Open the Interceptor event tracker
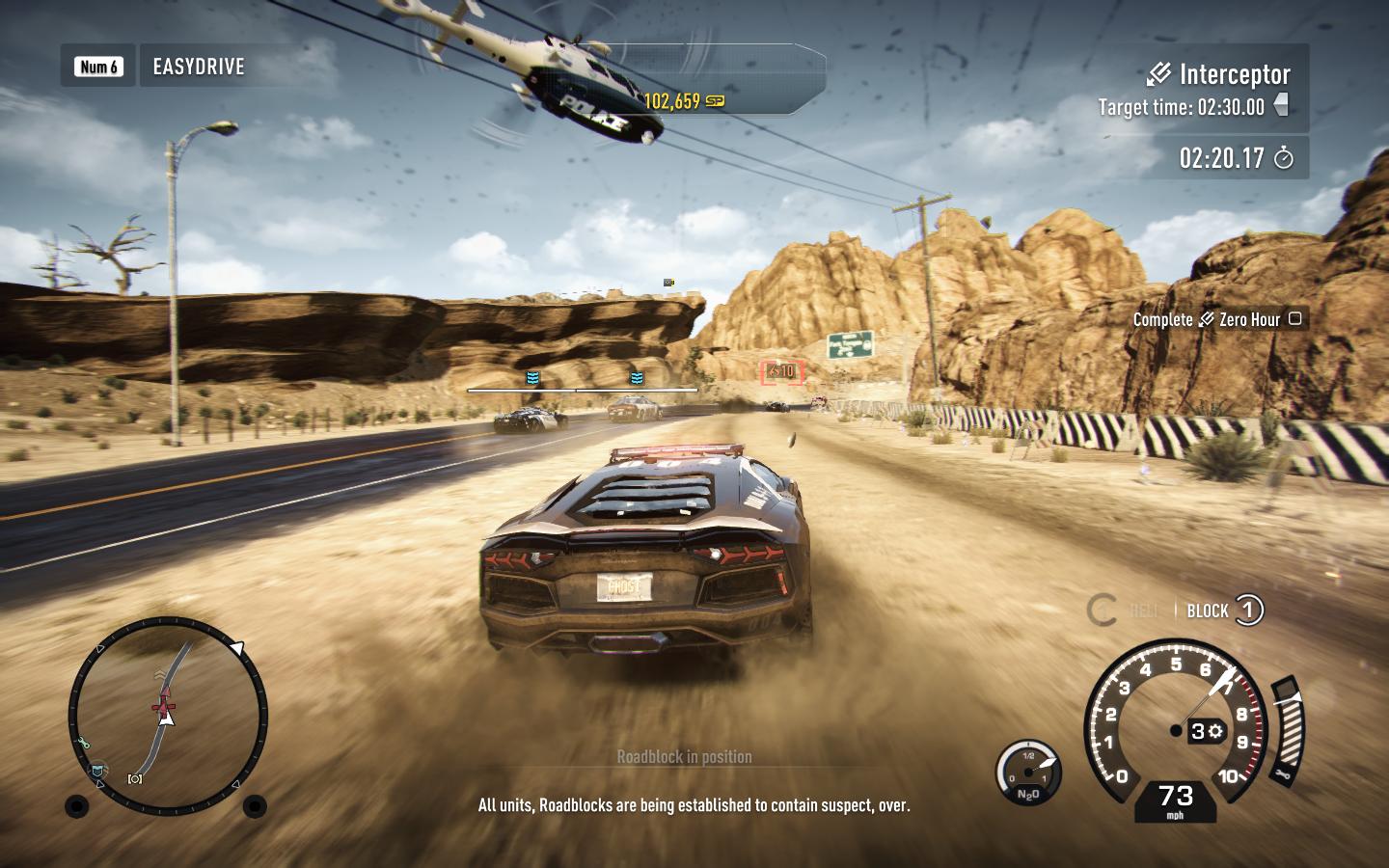This screenshot has height=868, width=1389. point(1219,74)
